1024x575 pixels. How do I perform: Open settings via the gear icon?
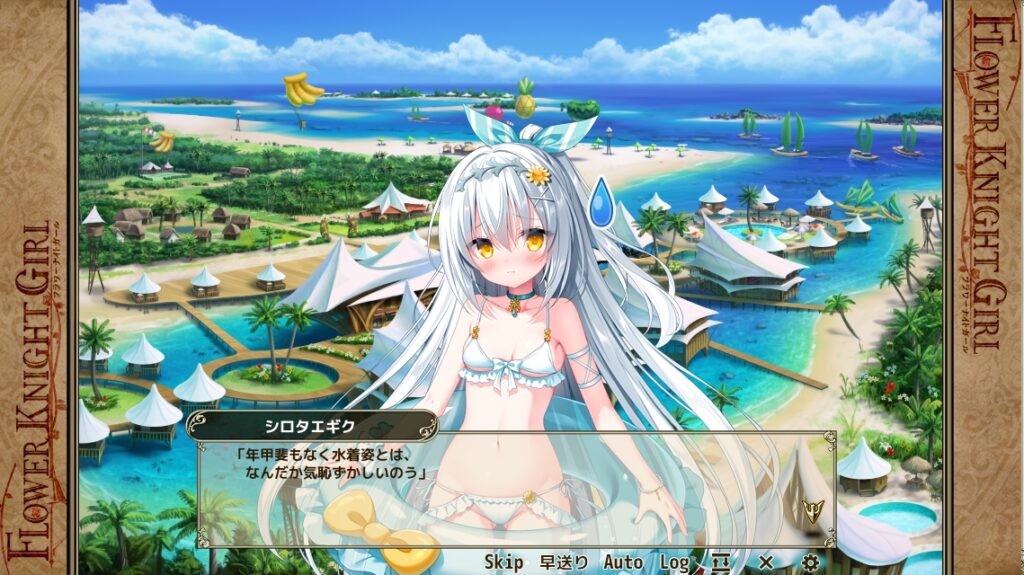click(x=810, y=562)
